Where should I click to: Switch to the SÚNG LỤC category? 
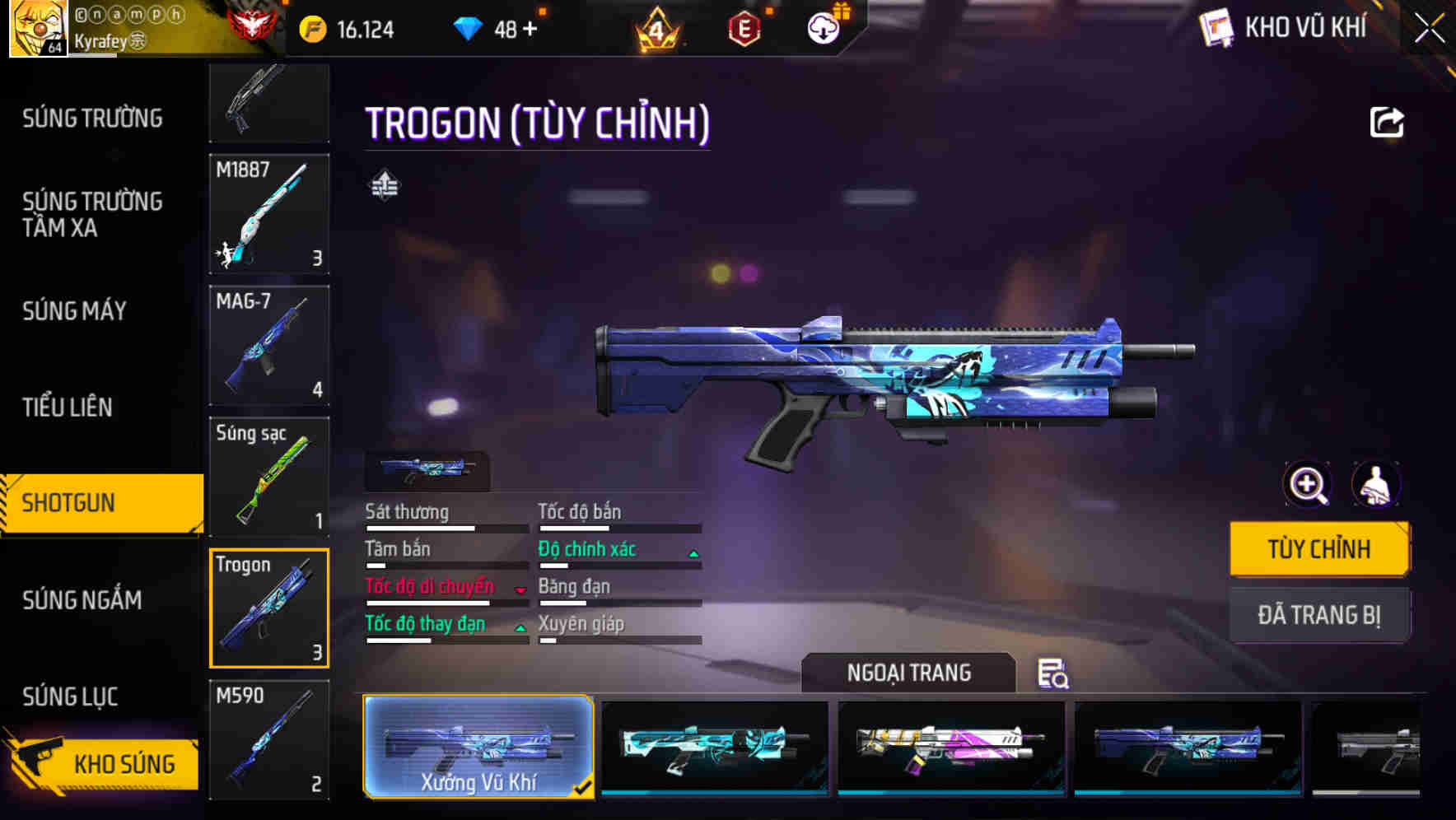[70, 697]
